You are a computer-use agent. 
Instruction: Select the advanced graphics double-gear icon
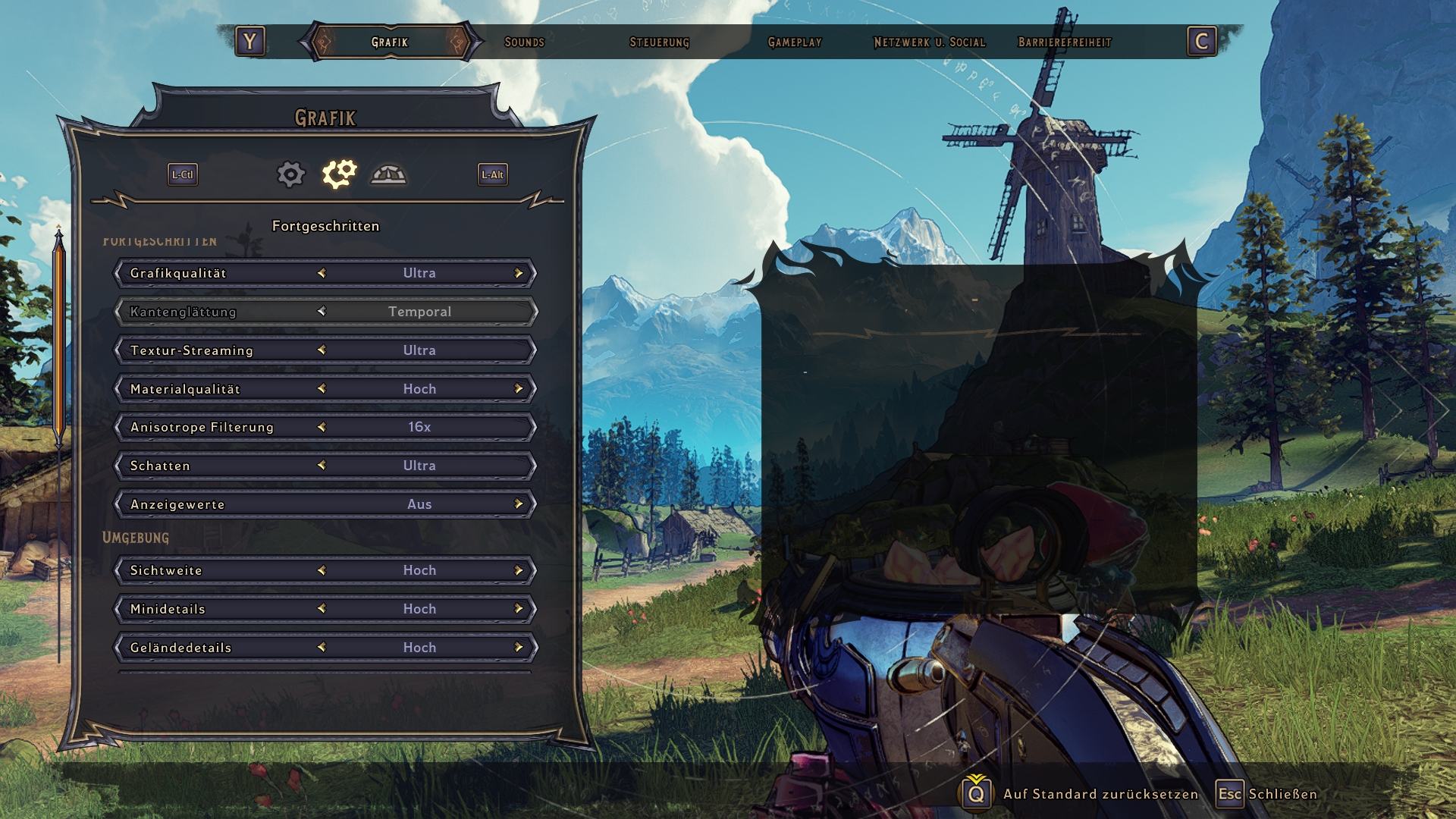(339, 174)
